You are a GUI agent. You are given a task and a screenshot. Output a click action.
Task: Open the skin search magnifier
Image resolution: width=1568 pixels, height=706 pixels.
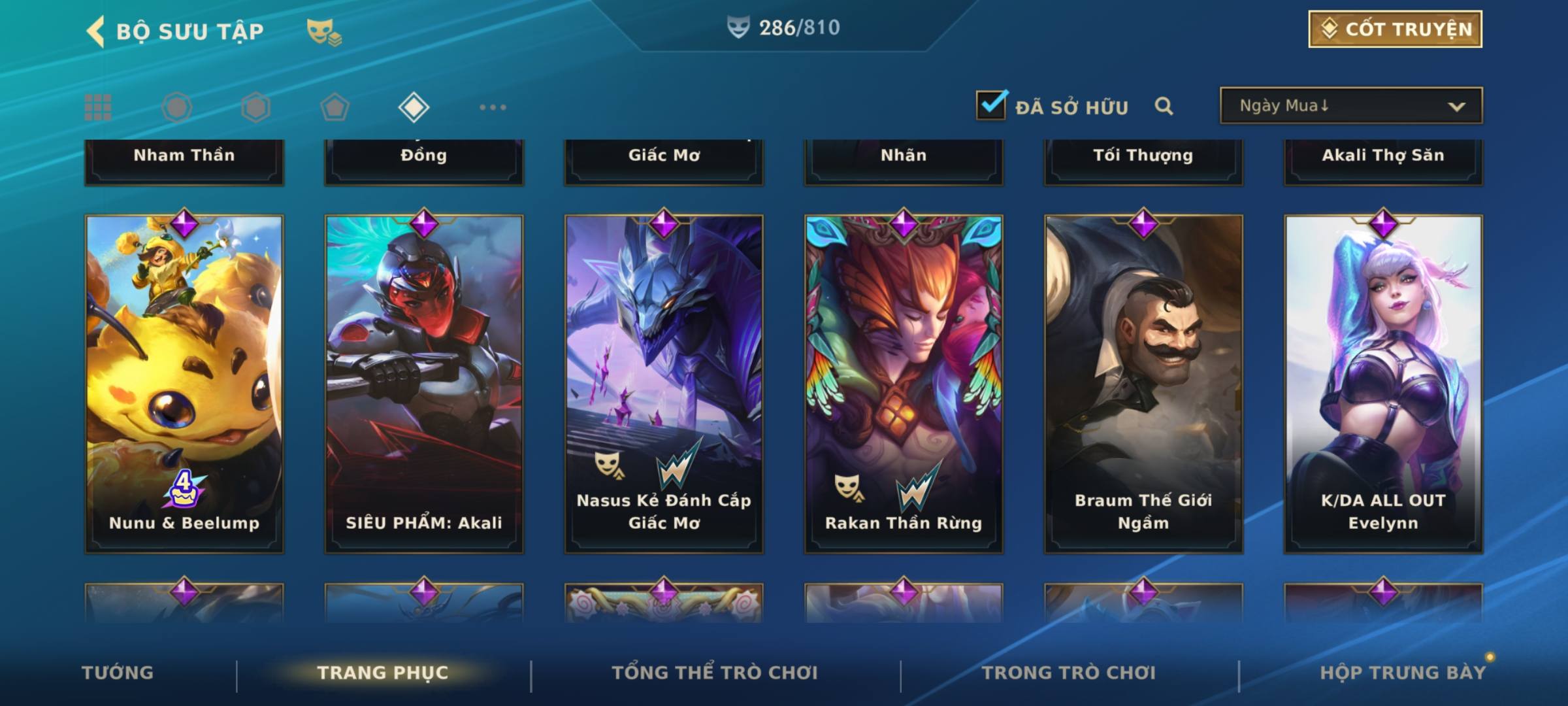pyautogui.click(x=1164, y=106)
